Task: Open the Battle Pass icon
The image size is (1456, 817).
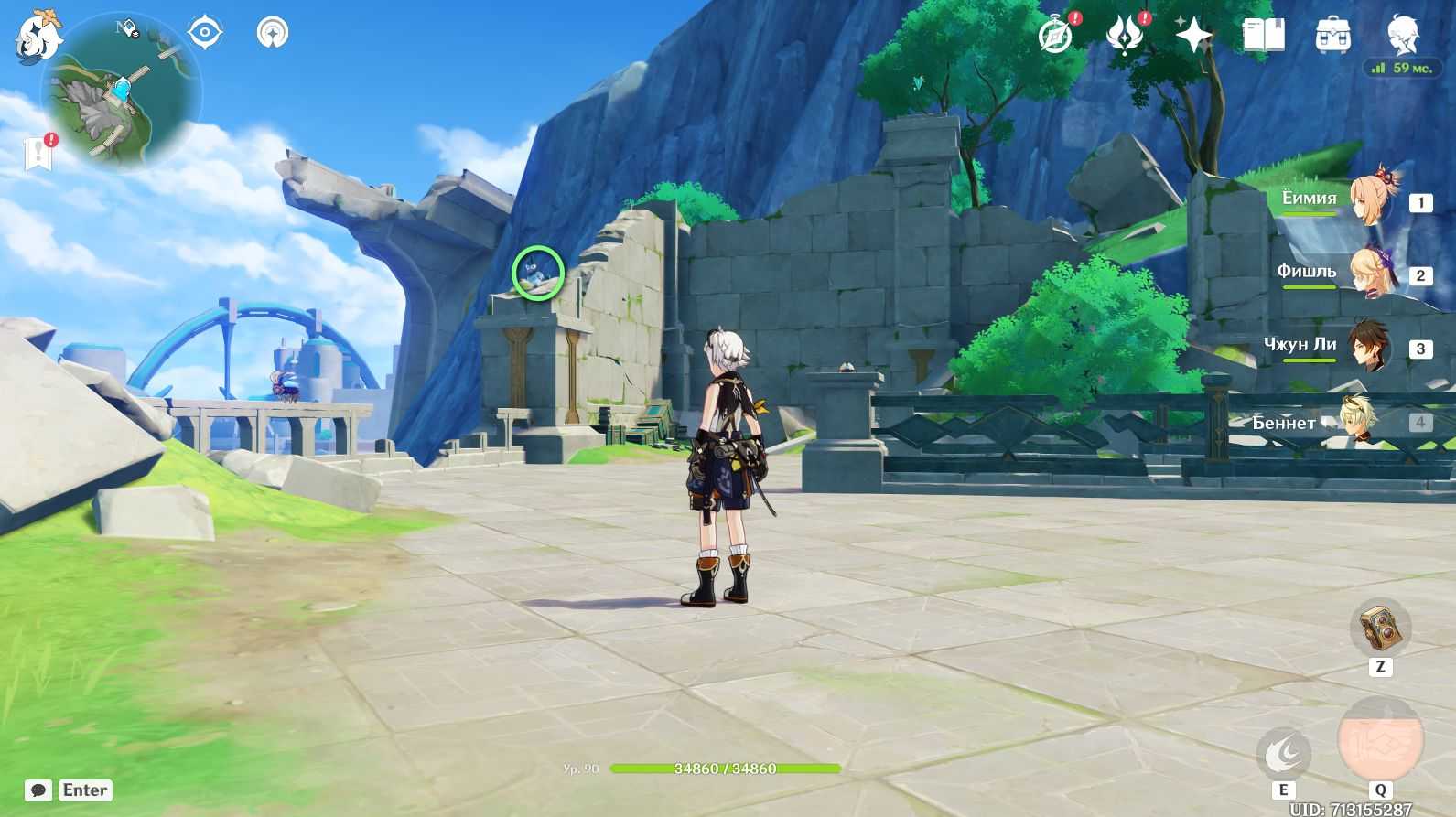Action: [1125, 36]
